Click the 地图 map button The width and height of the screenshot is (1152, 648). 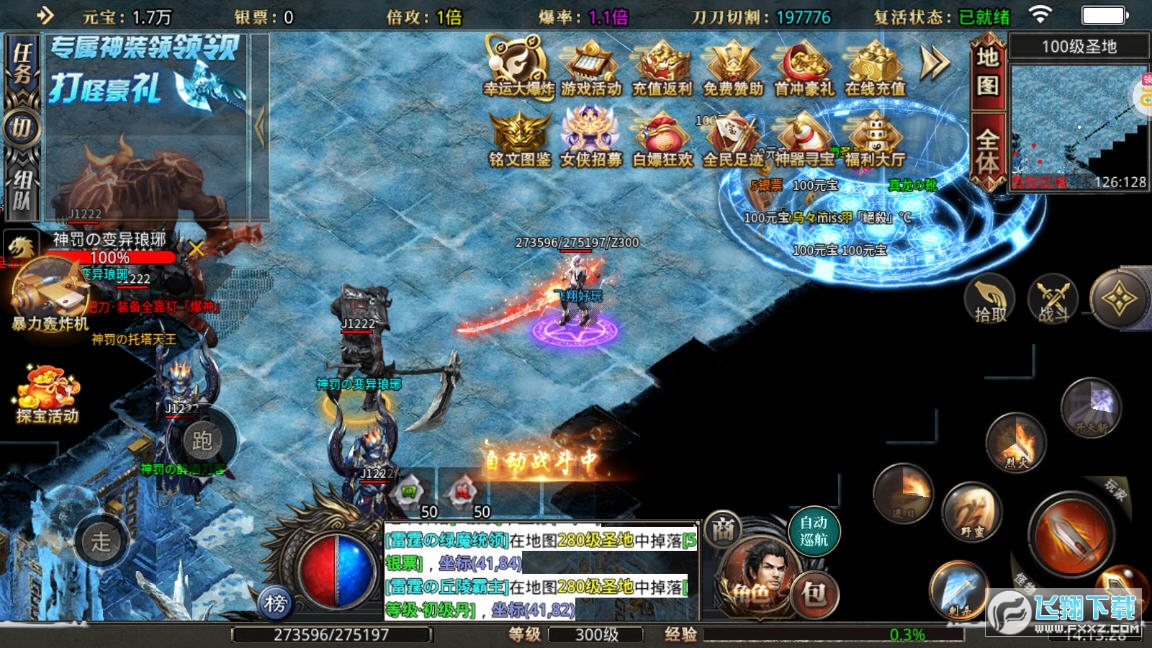[x=987, y=73]
